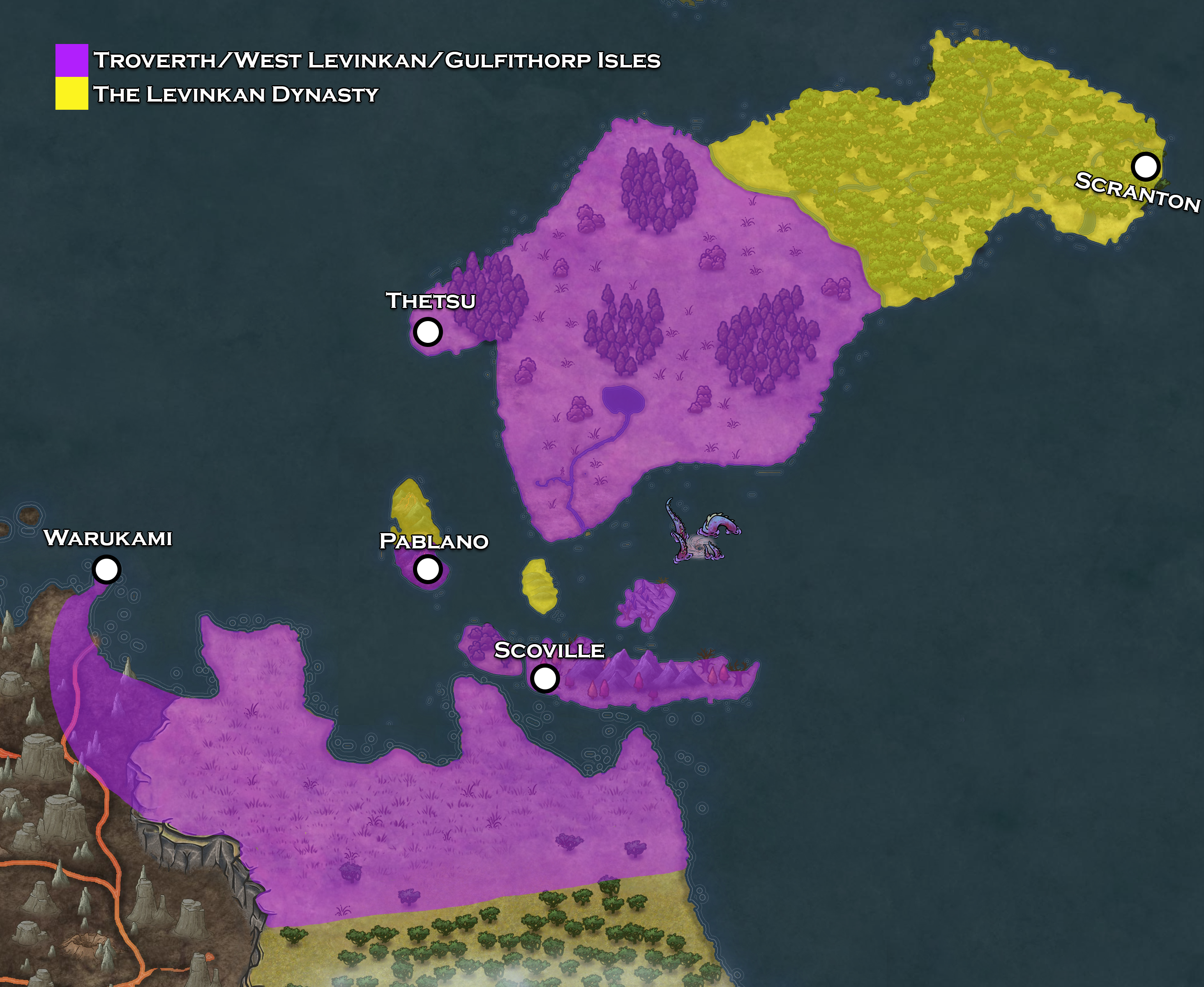The width and height of the screenshot is (1204, 987).
Task: Click the Thetsu city marker
Action: coord(427,331)
